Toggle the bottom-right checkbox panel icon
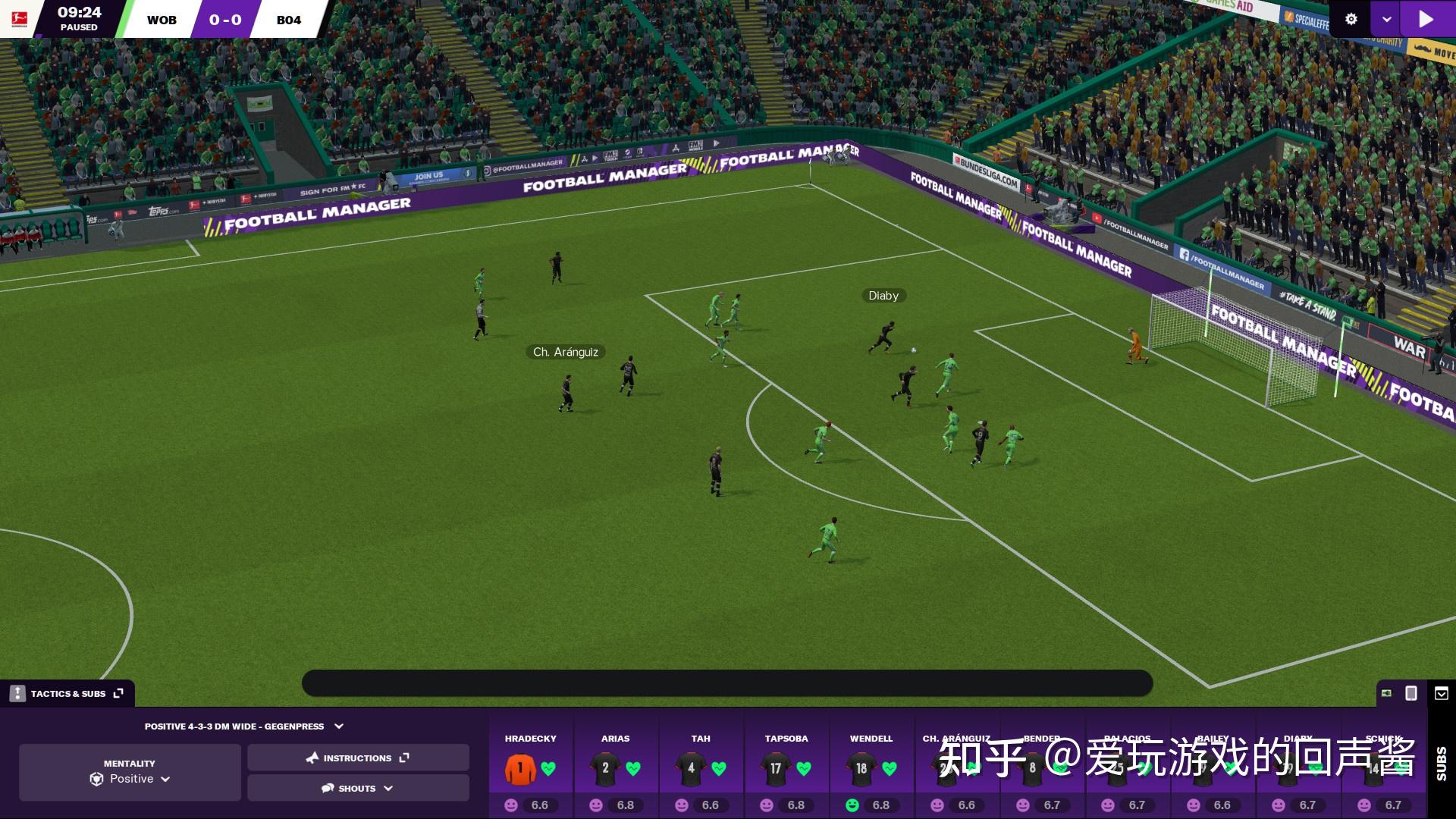This screenshot has height=819, width=1456. click(x=1442, y=693)
